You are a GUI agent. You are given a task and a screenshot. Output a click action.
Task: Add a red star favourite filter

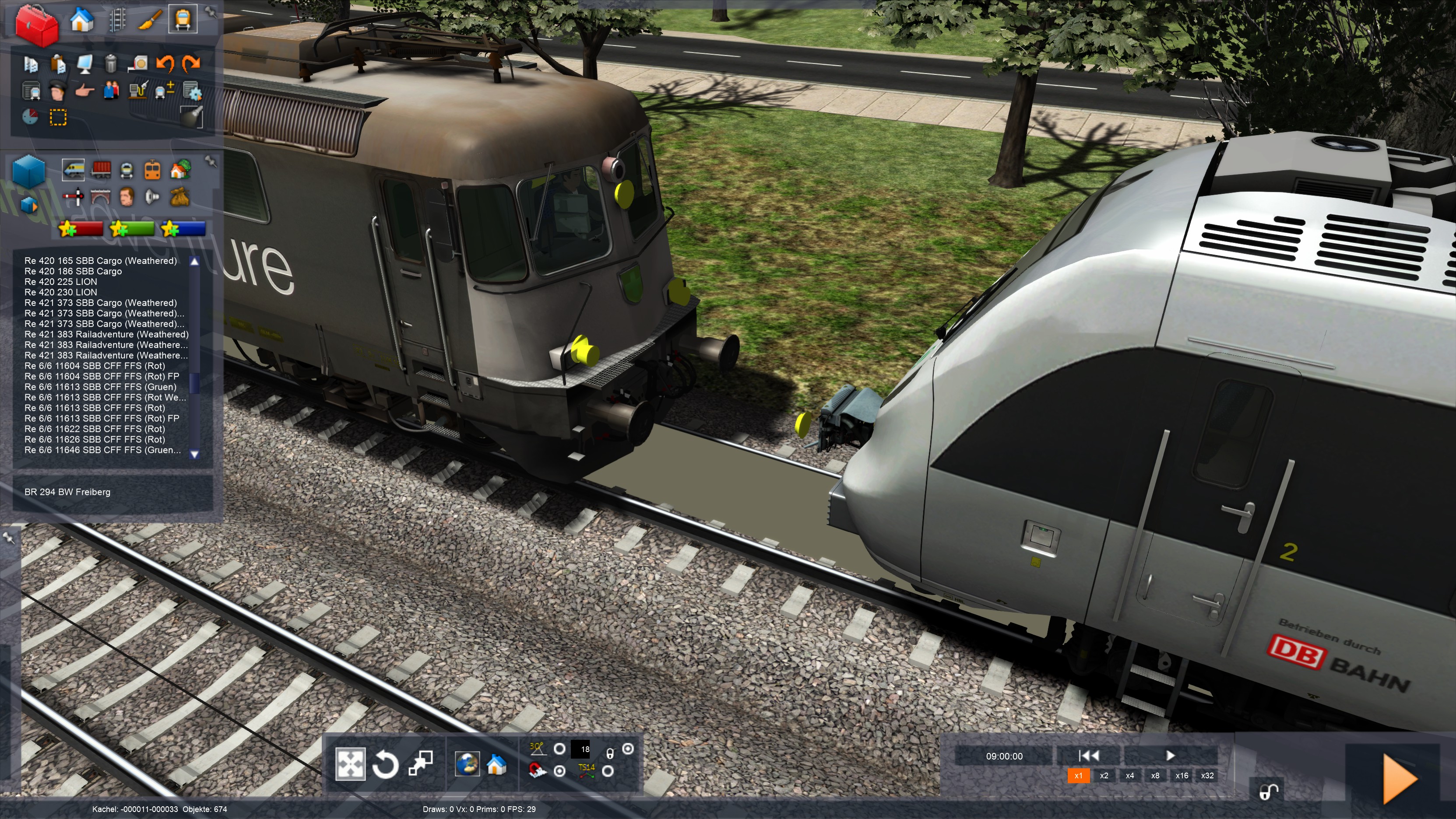81,229
